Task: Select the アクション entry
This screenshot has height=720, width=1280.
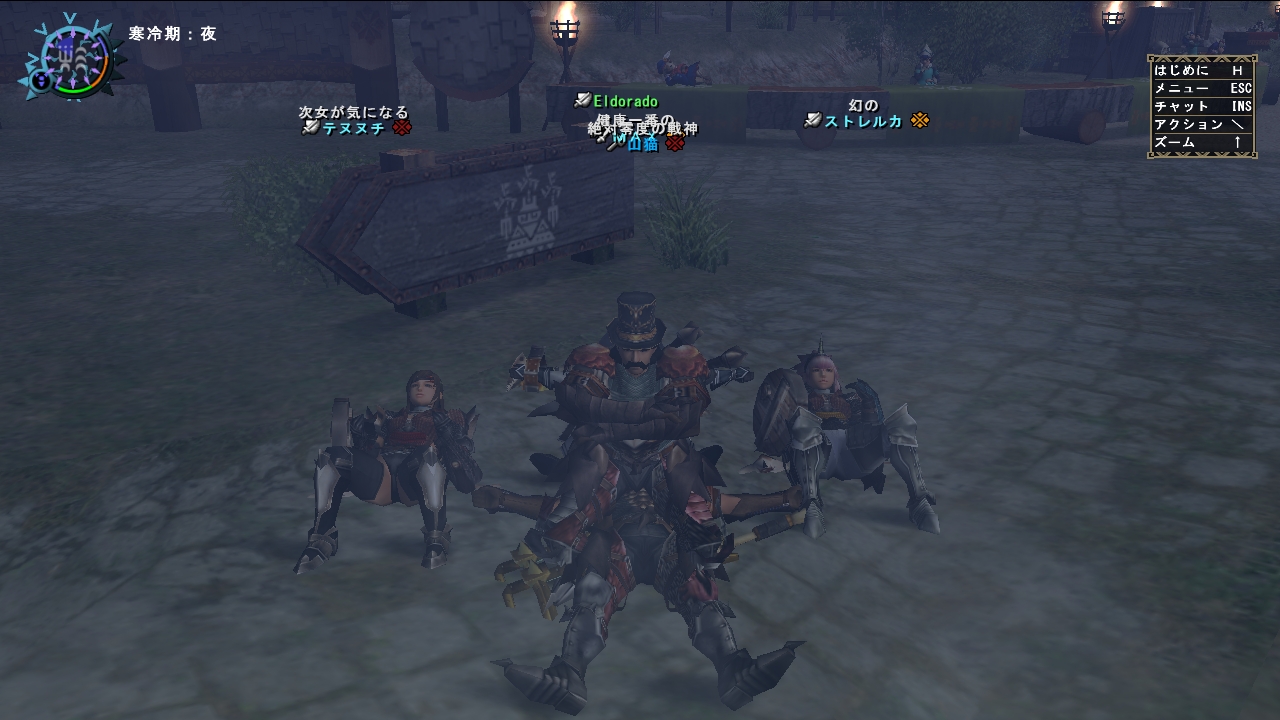Action: [x=1201, y=125]
